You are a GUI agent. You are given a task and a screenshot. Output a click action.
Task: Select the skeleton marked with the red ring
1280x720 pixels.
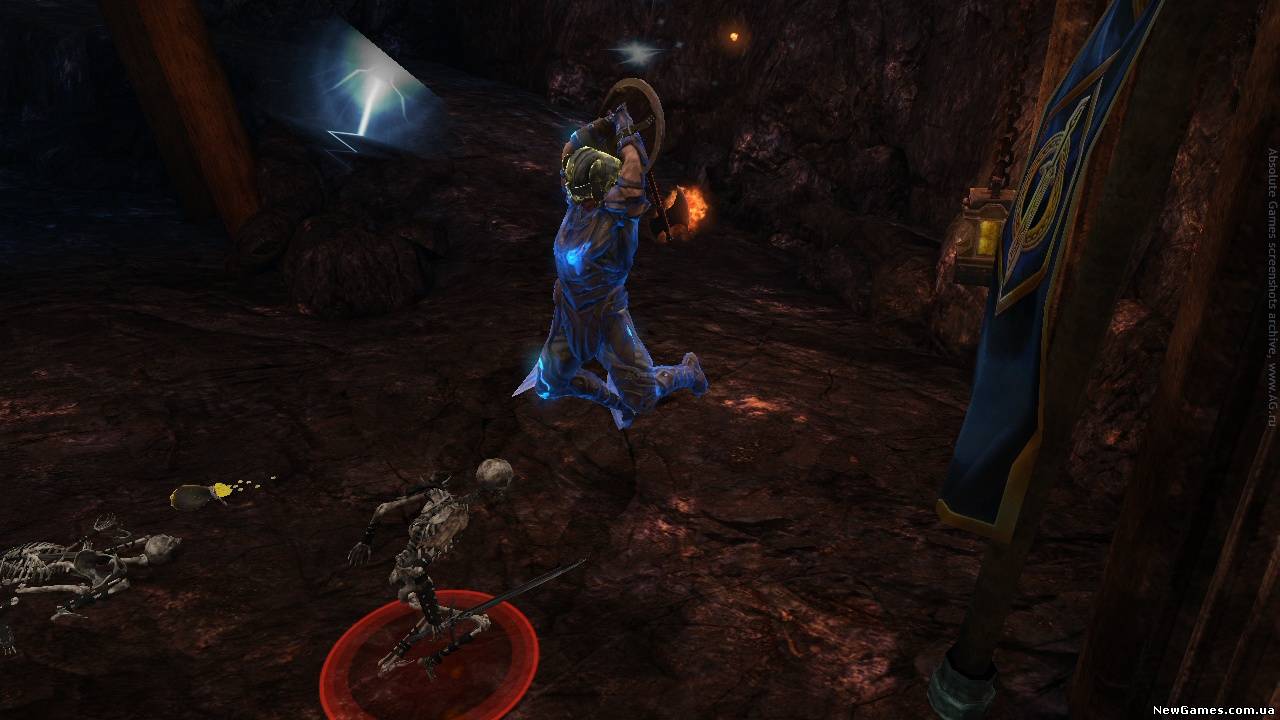click(x=432, y=560)
